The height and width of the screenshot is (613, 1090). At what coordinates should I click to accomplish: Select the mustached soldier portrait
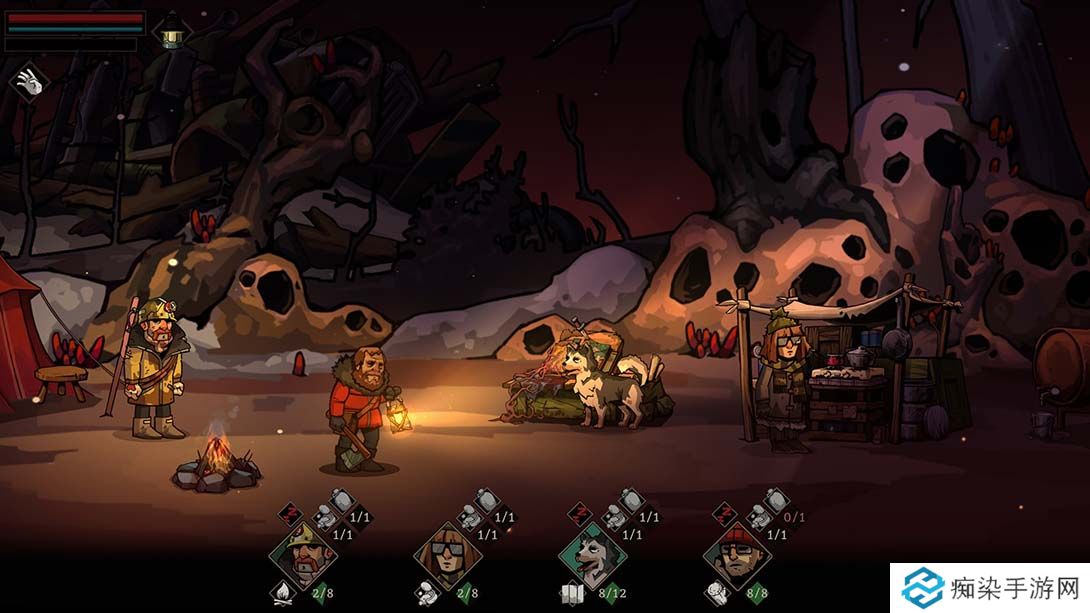tap(302, 556)
